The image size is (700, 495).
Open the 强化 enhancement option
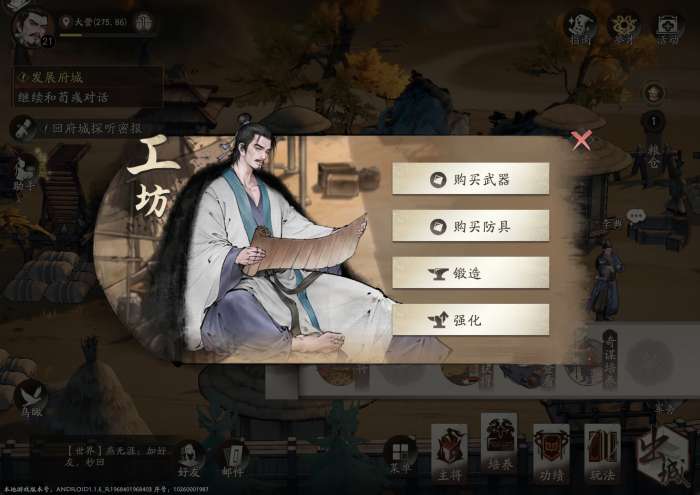[470, 320]
